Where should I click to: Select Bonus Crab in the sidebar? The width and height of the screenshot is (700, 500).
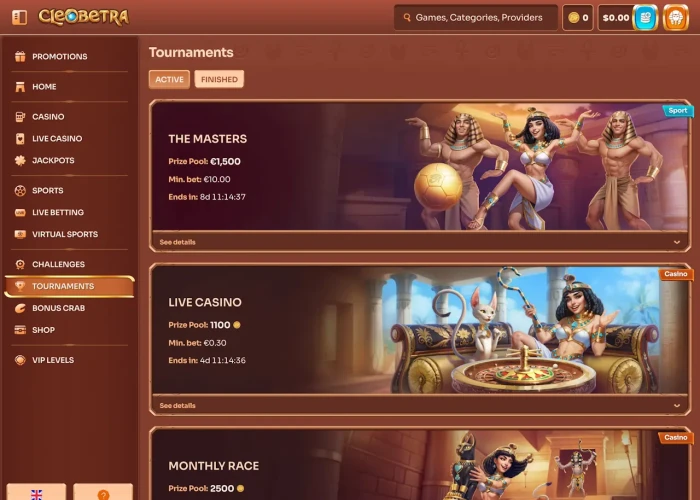[x=58, y=308]
